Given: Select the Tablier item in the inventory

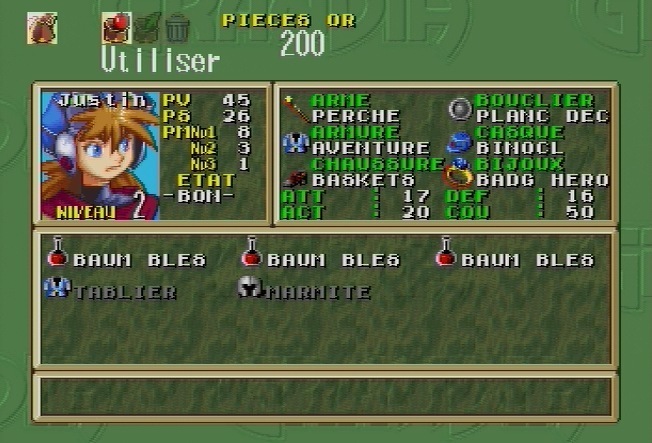Looking at the screenshot, I should click(x=112, y=292).
